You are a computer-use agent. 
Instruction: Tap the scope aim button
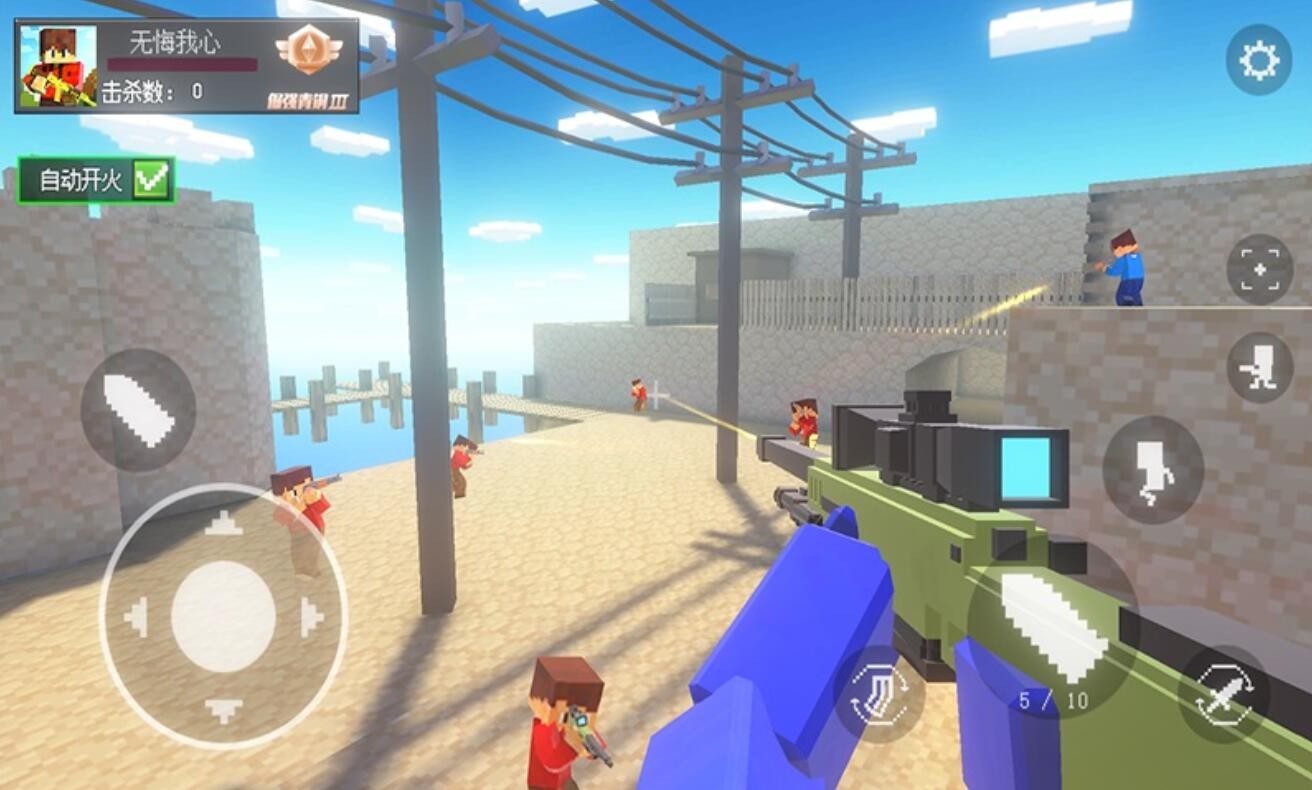pyautogui.click(x=1259, y=269)
